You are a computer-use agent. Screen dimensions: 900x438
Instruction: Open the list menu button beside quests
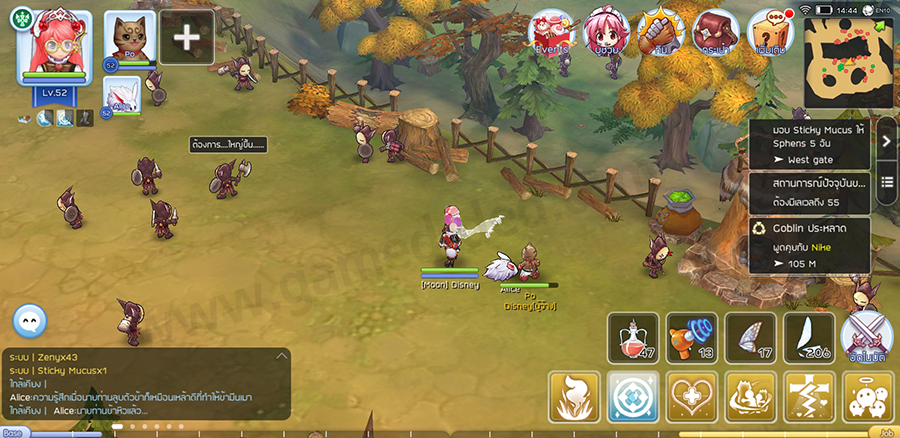click(x=886, y=188)
